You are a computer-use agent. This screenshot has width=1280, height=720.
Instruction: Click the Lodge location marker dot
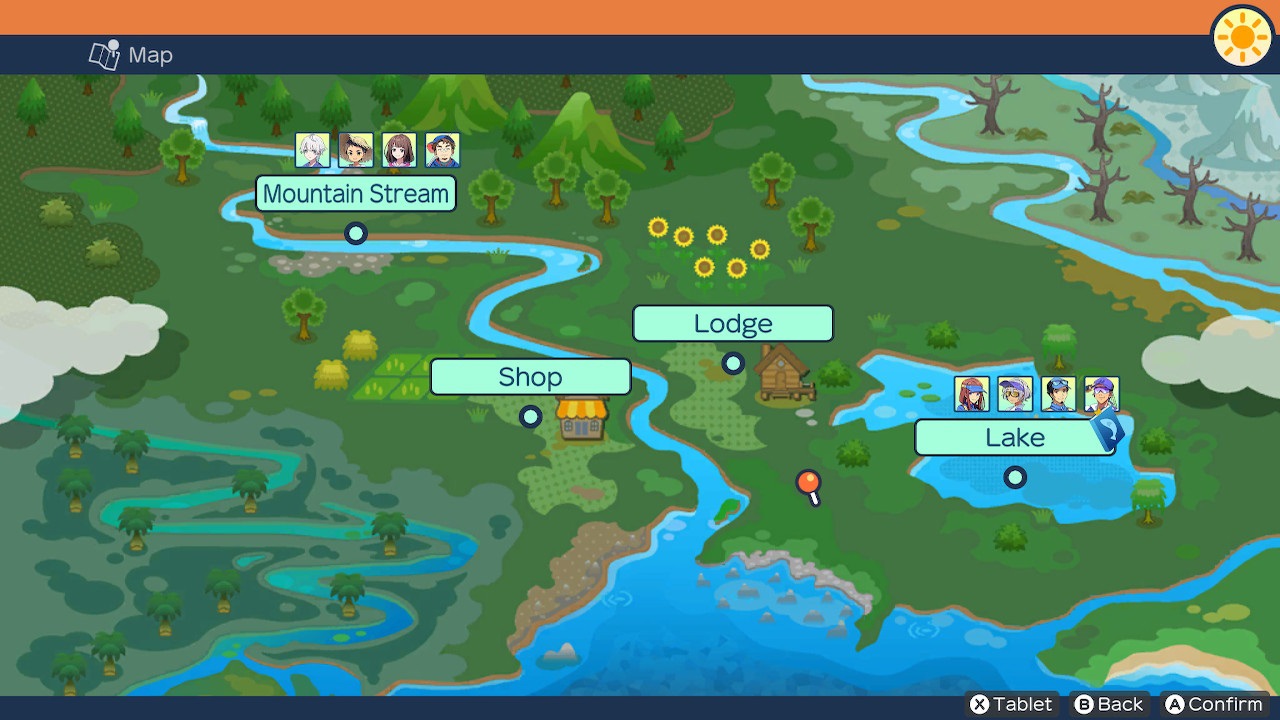click(733, 364)
